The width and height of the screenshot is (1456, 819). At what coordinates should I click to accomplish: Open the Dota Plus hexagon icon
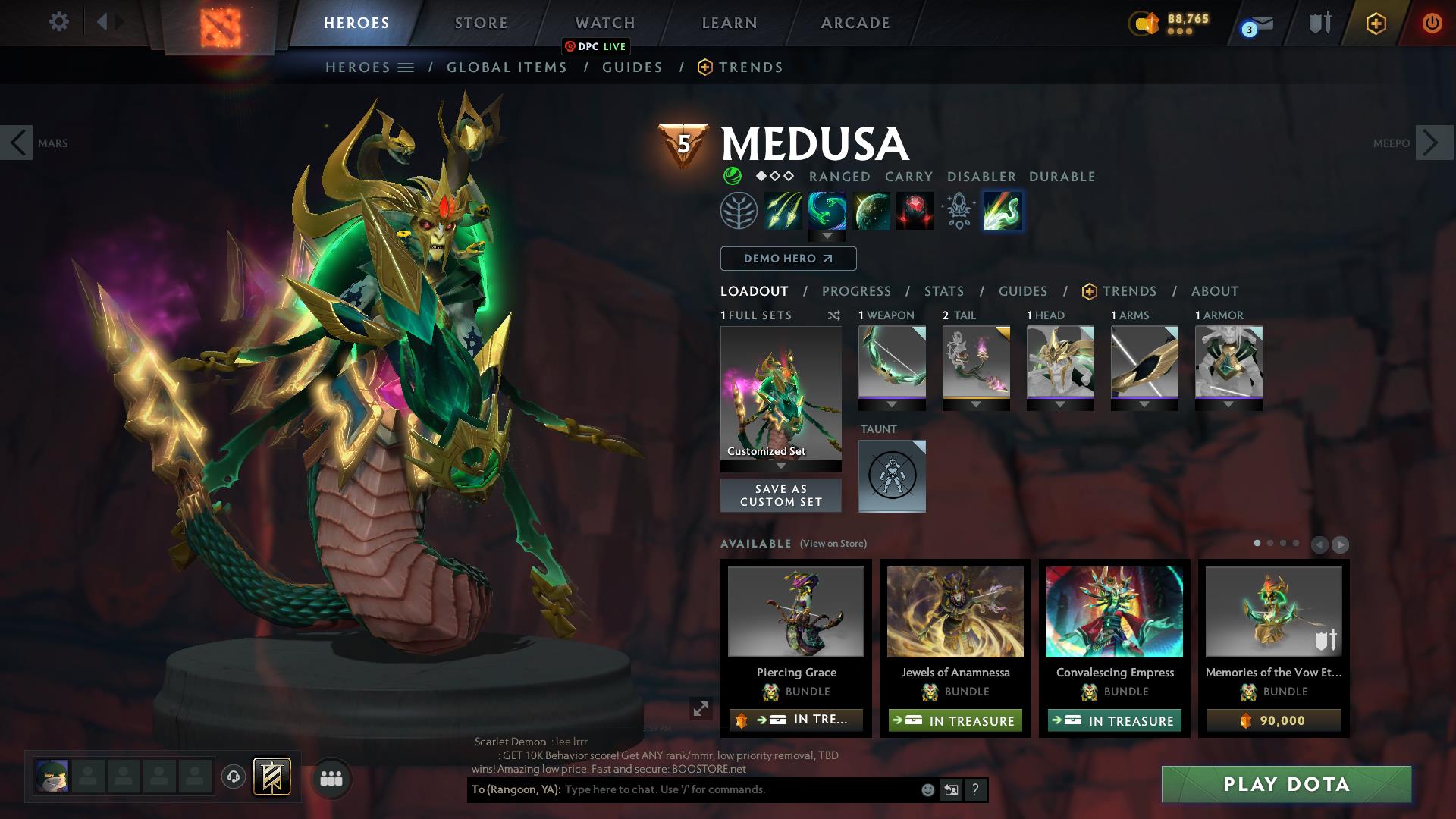click(x=1375, y=23)
